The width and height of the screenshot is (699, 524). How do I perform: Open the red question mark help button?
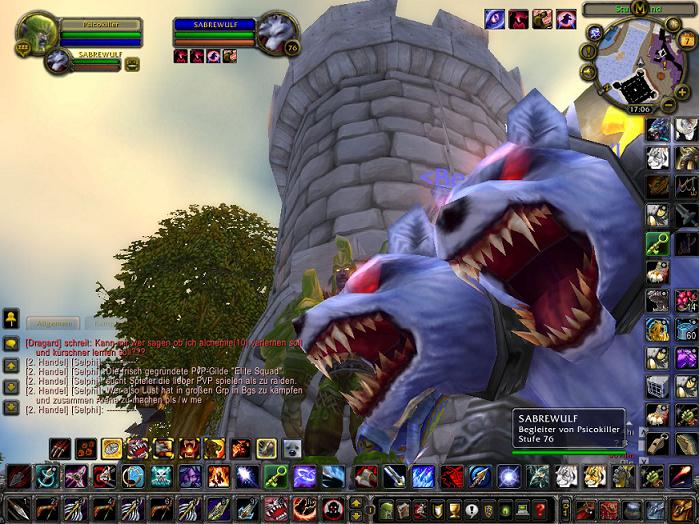[x=541, y=510]
